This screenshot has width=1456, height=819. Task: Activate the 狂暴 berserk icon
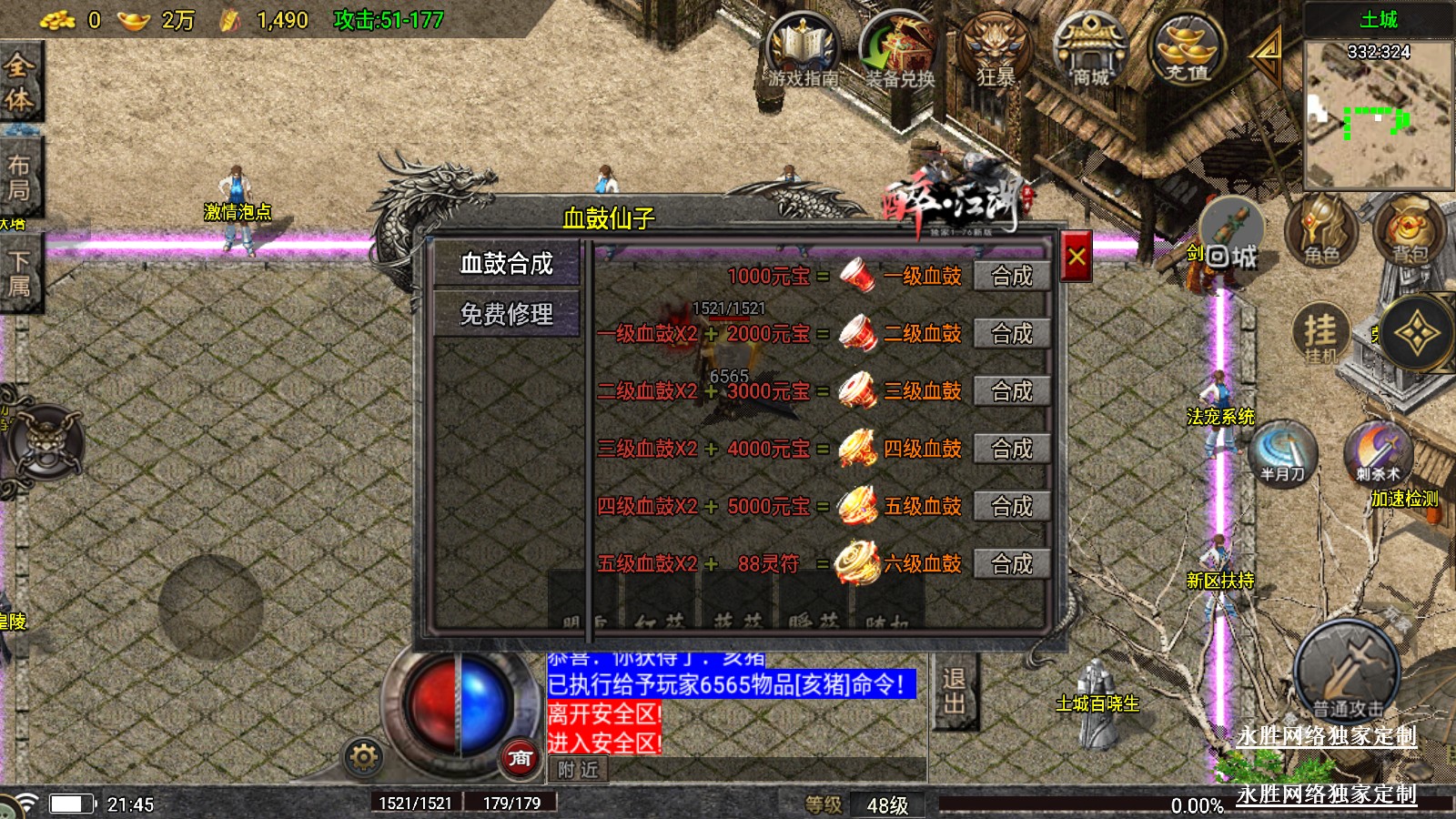pyautogui.click(x=996, y=50)
